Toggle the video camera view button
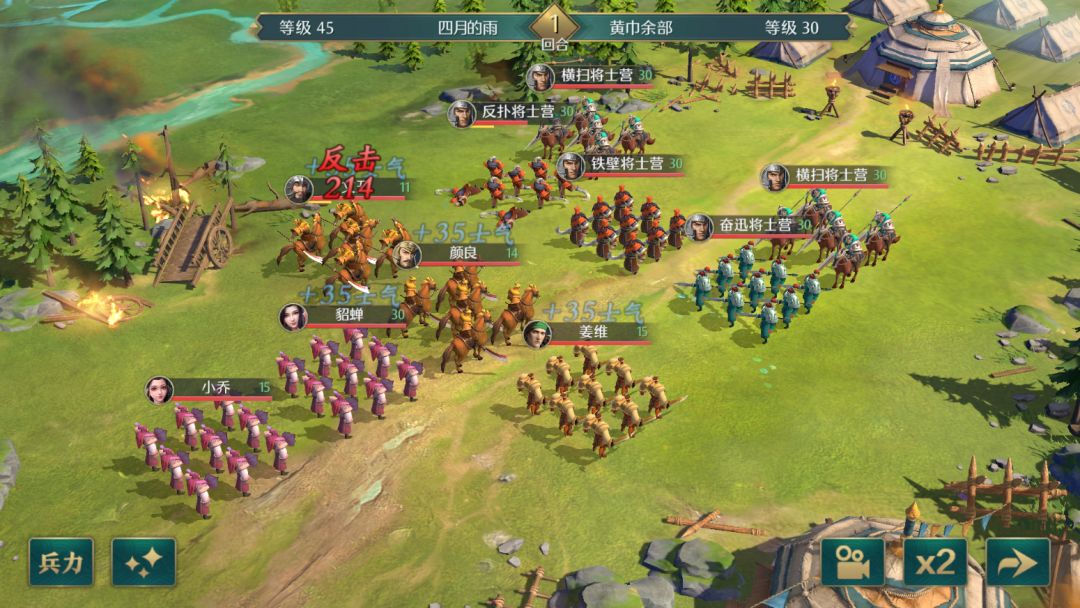This screenshot has width=1080, height=608. click(x=853, y=562)
